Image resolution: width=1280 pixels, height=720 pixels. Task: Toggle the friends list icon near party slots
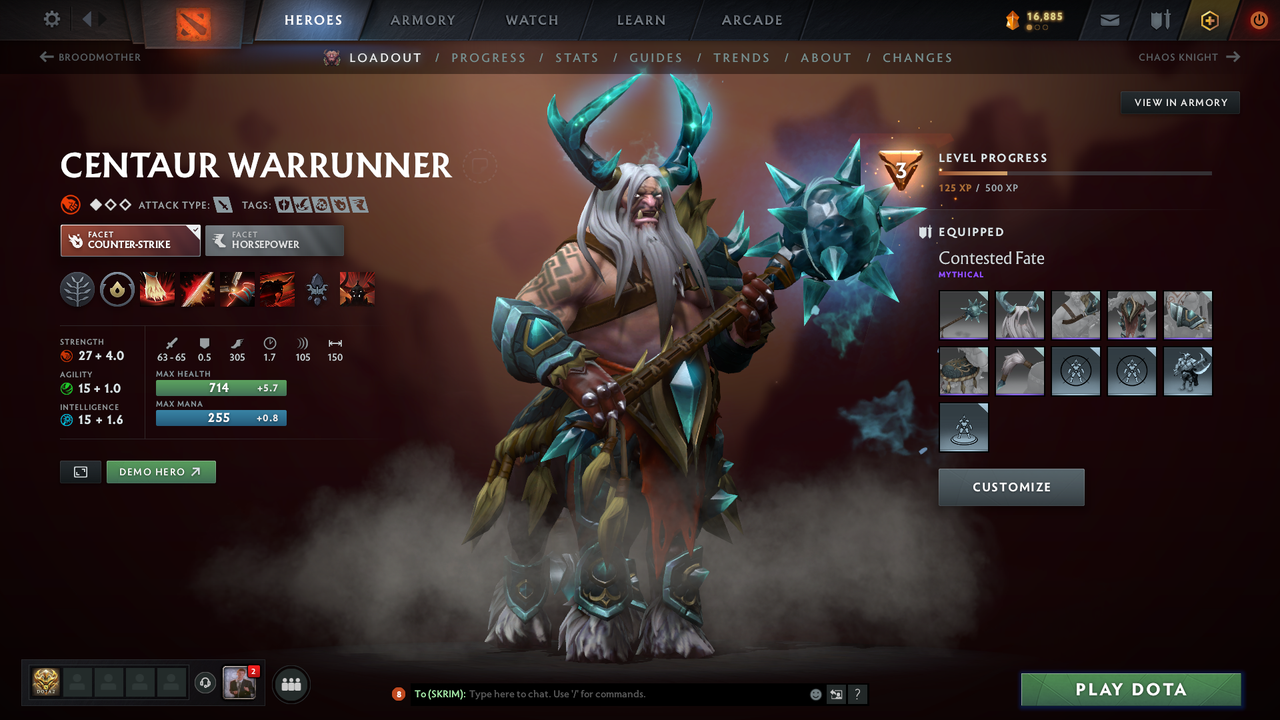pos(290,683)
